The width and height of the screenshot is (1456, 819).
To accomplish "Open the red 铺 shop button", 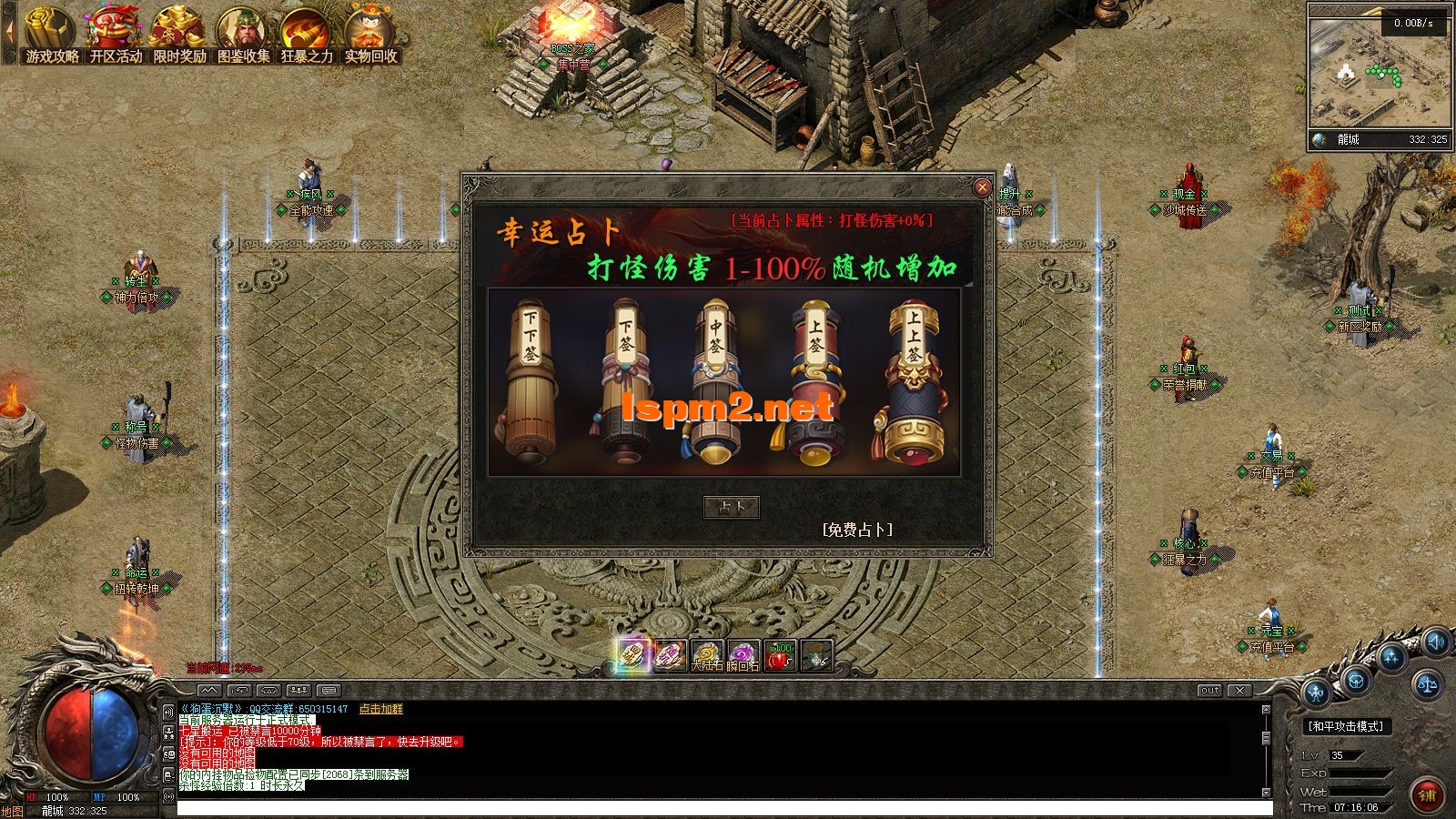I will [1426, 794].
